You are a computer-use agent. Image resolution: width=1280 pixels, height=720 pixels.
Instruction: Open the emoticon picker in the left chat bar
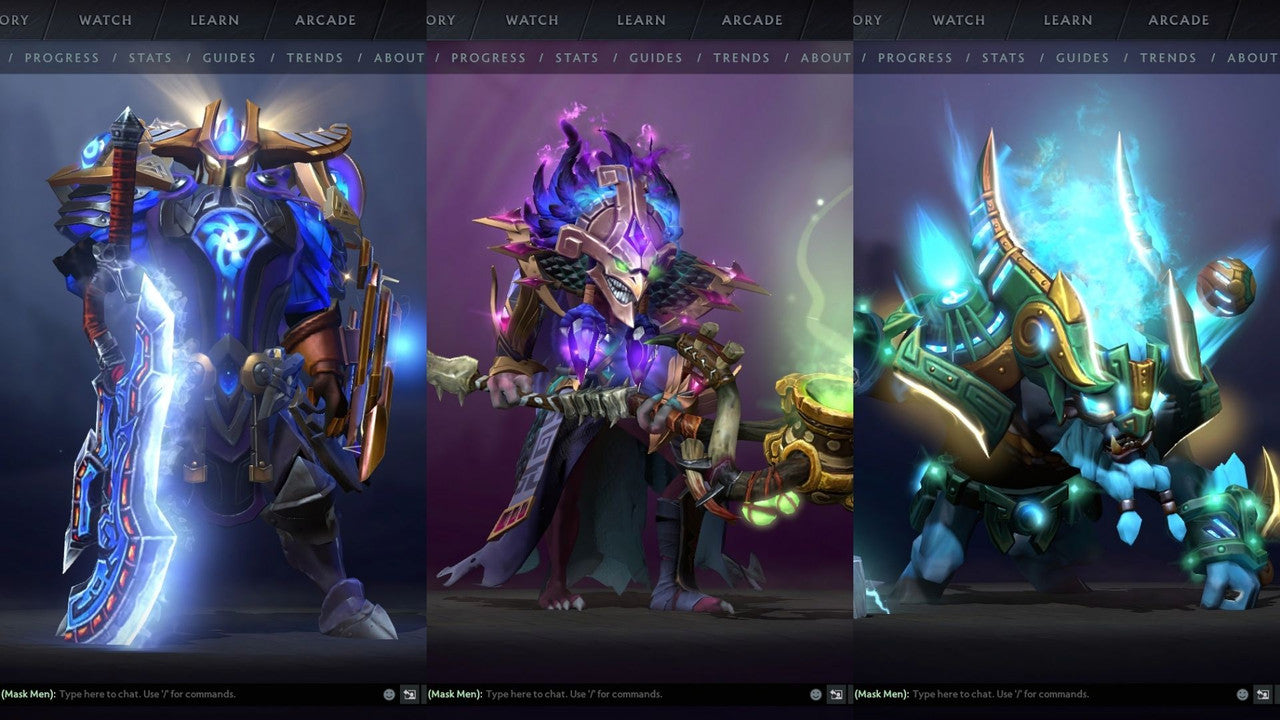(388, 693)
